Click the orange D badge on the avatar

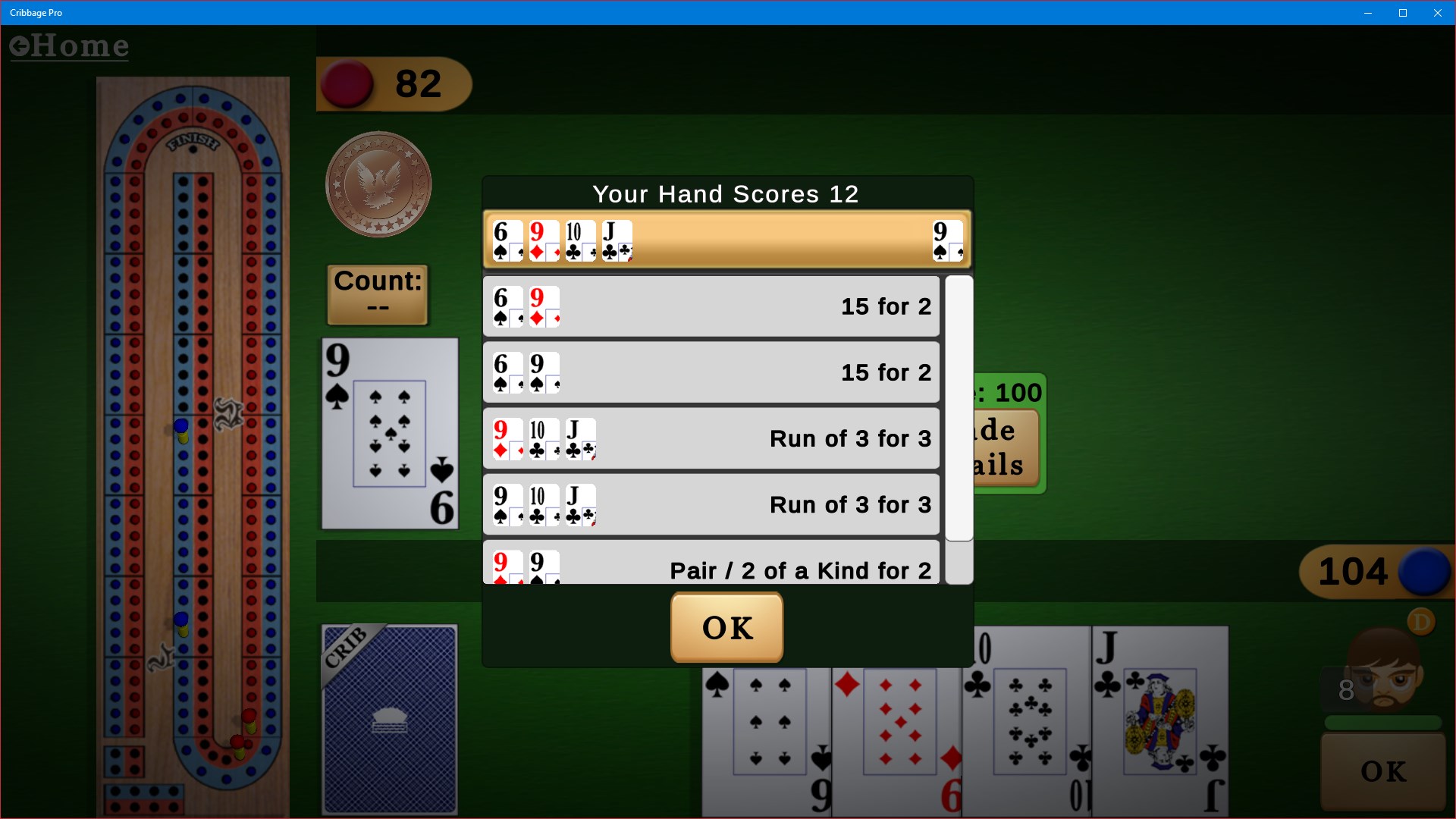[1422, 621]
